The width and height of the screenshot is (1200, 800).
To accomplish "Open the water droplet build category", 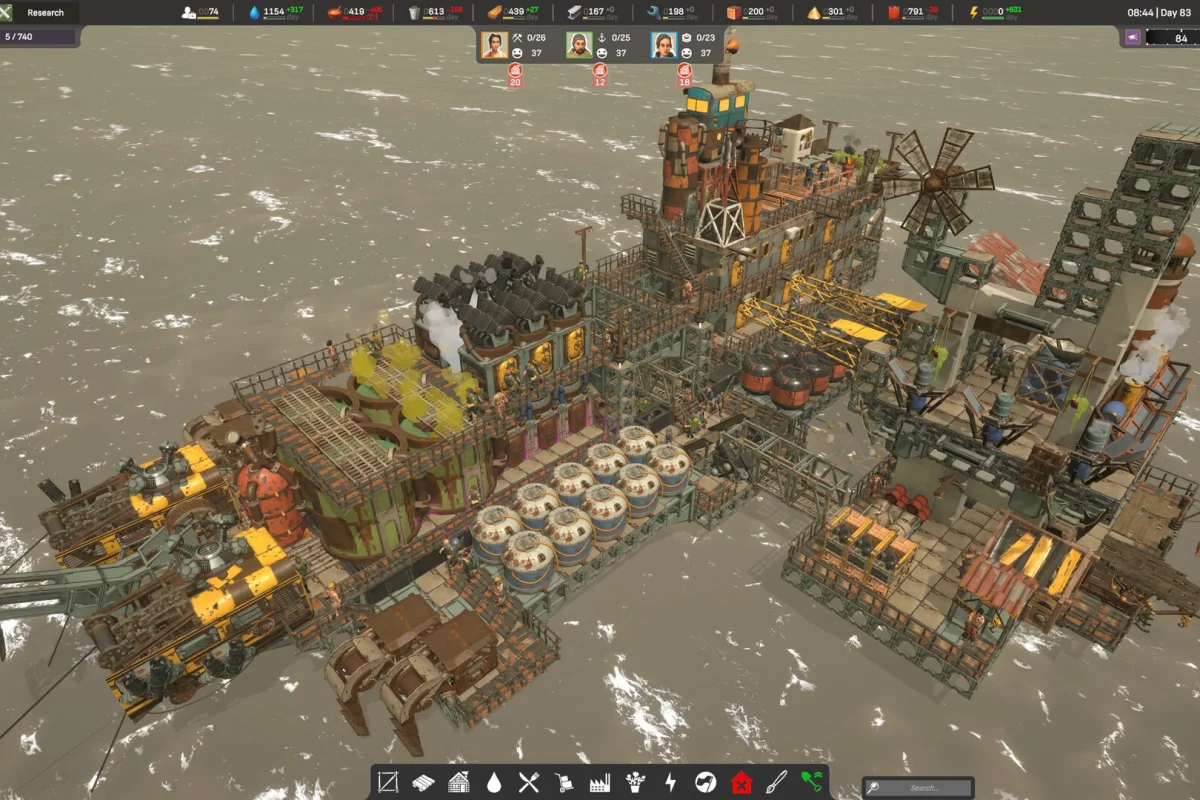I will 494,782.
